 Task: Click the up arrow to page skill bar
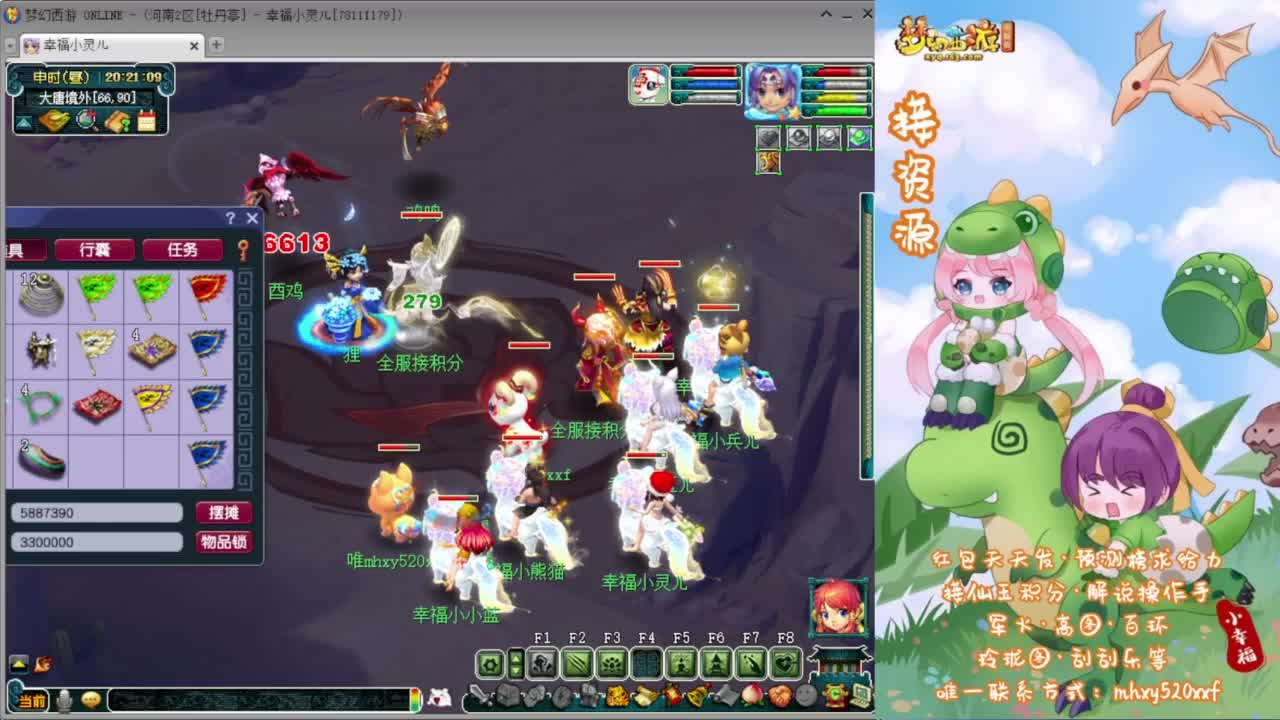coord(517,657)
